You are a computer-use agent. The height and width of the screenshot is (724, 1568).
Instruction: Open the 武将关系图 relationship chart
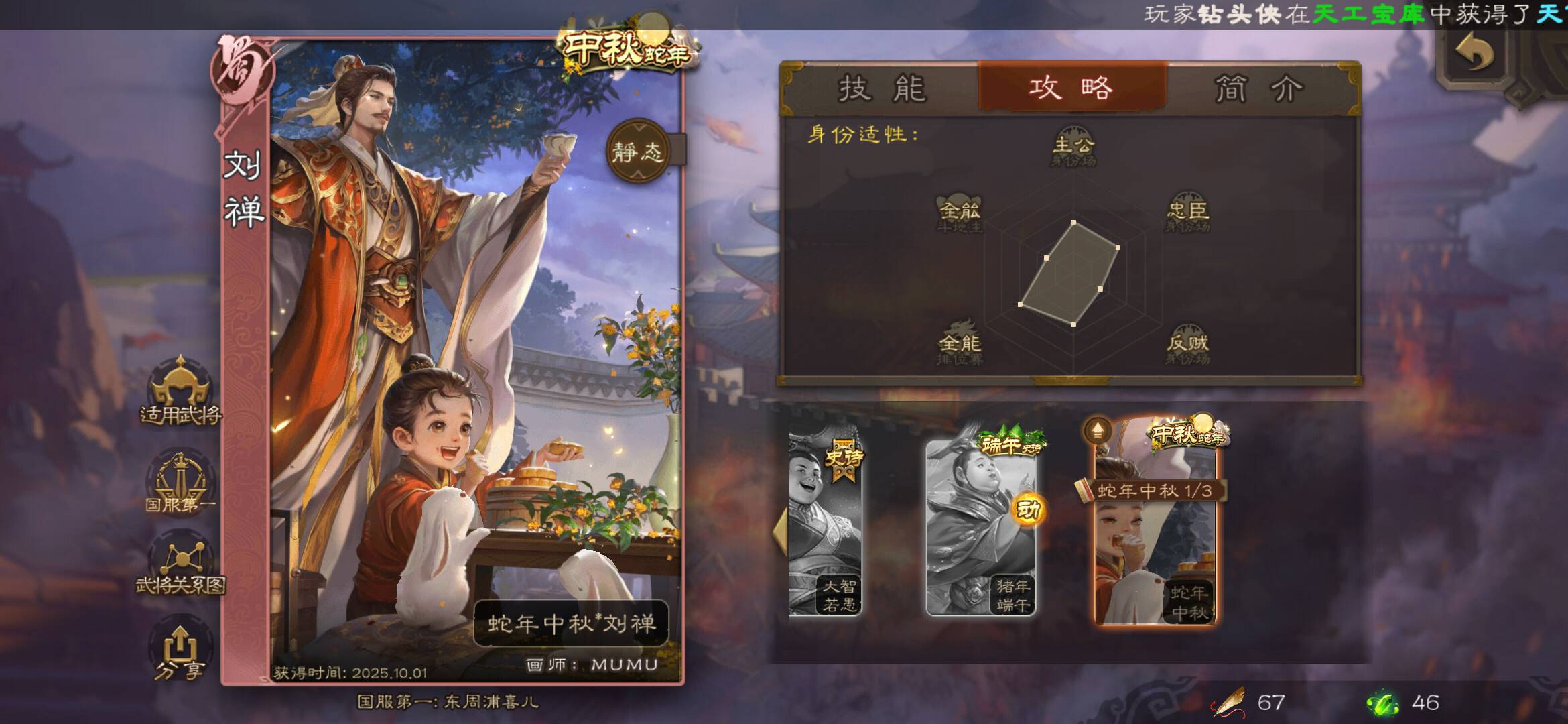click(180, 566)
